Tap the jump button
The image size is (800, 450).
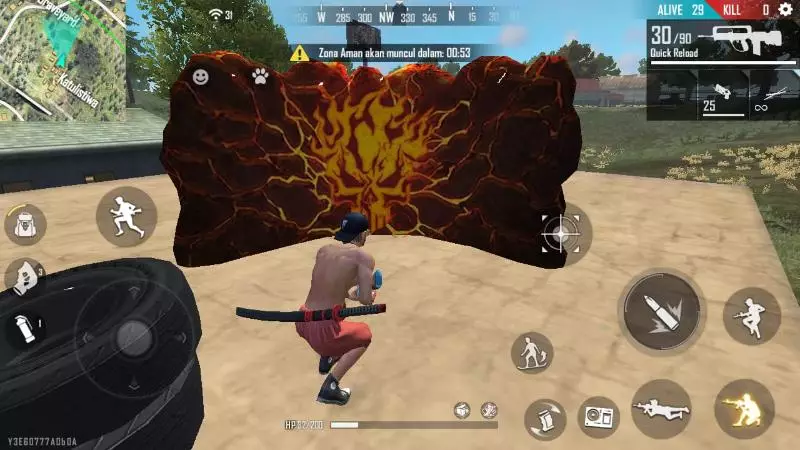click(x=752, y=316)
